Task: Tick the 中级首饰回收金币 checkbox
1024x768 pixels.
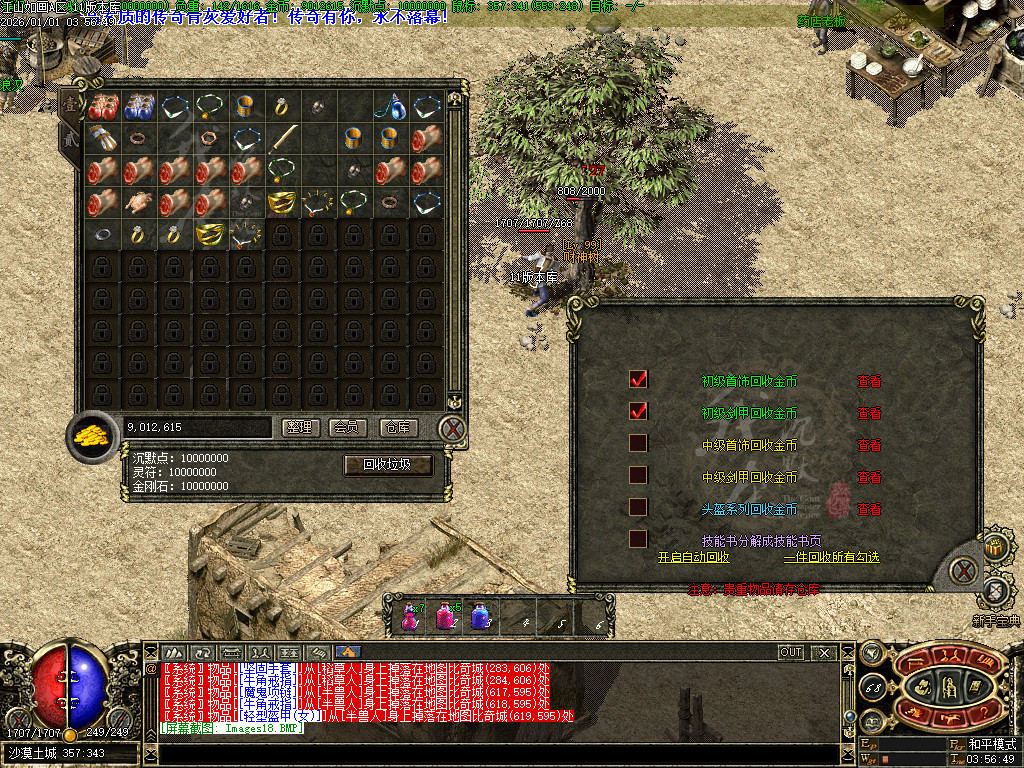Action: tap(638, 443)
